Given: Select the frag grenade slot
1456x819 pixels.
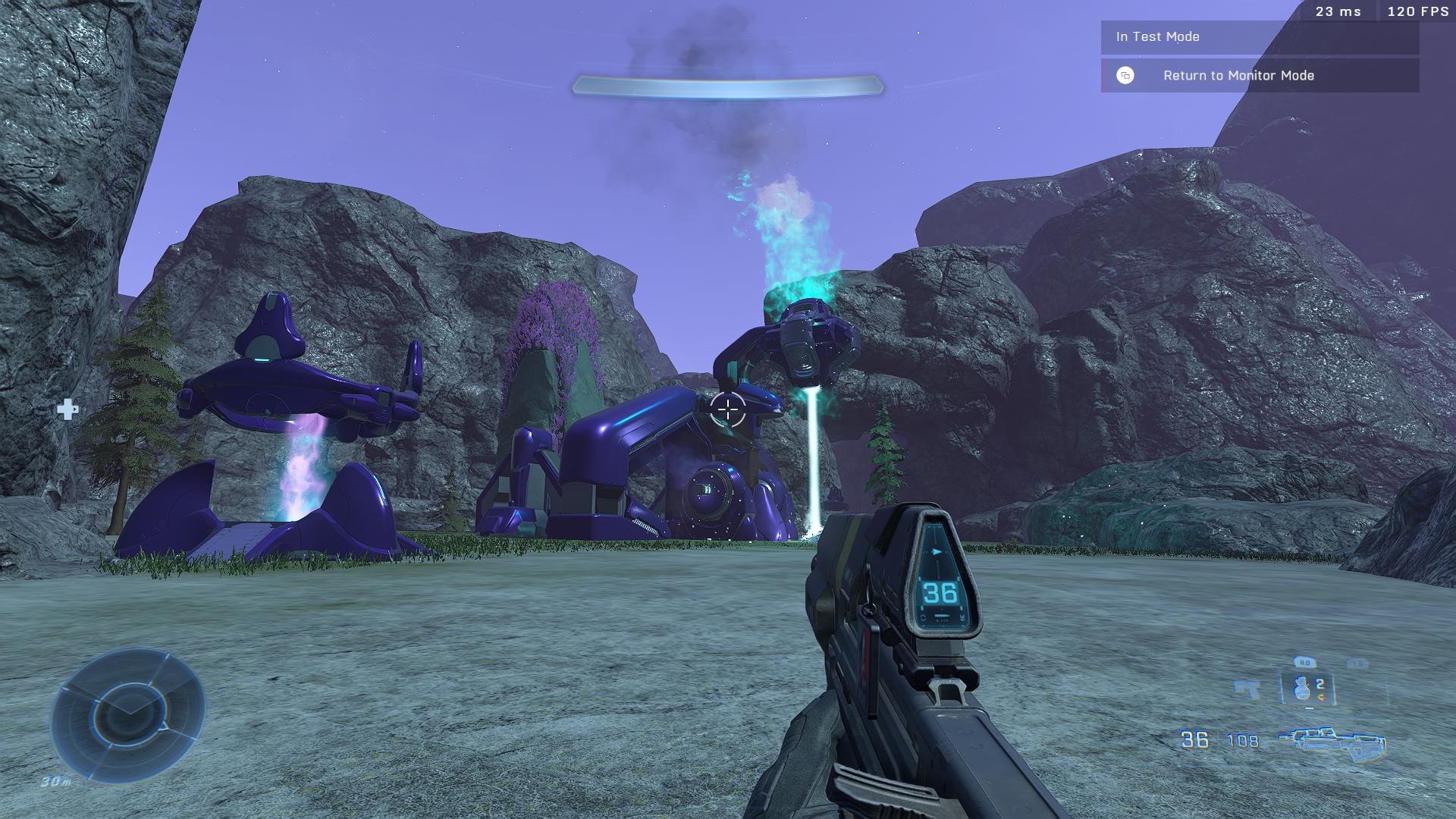Looking at the screenshot, I should [x=1307, y=689].
